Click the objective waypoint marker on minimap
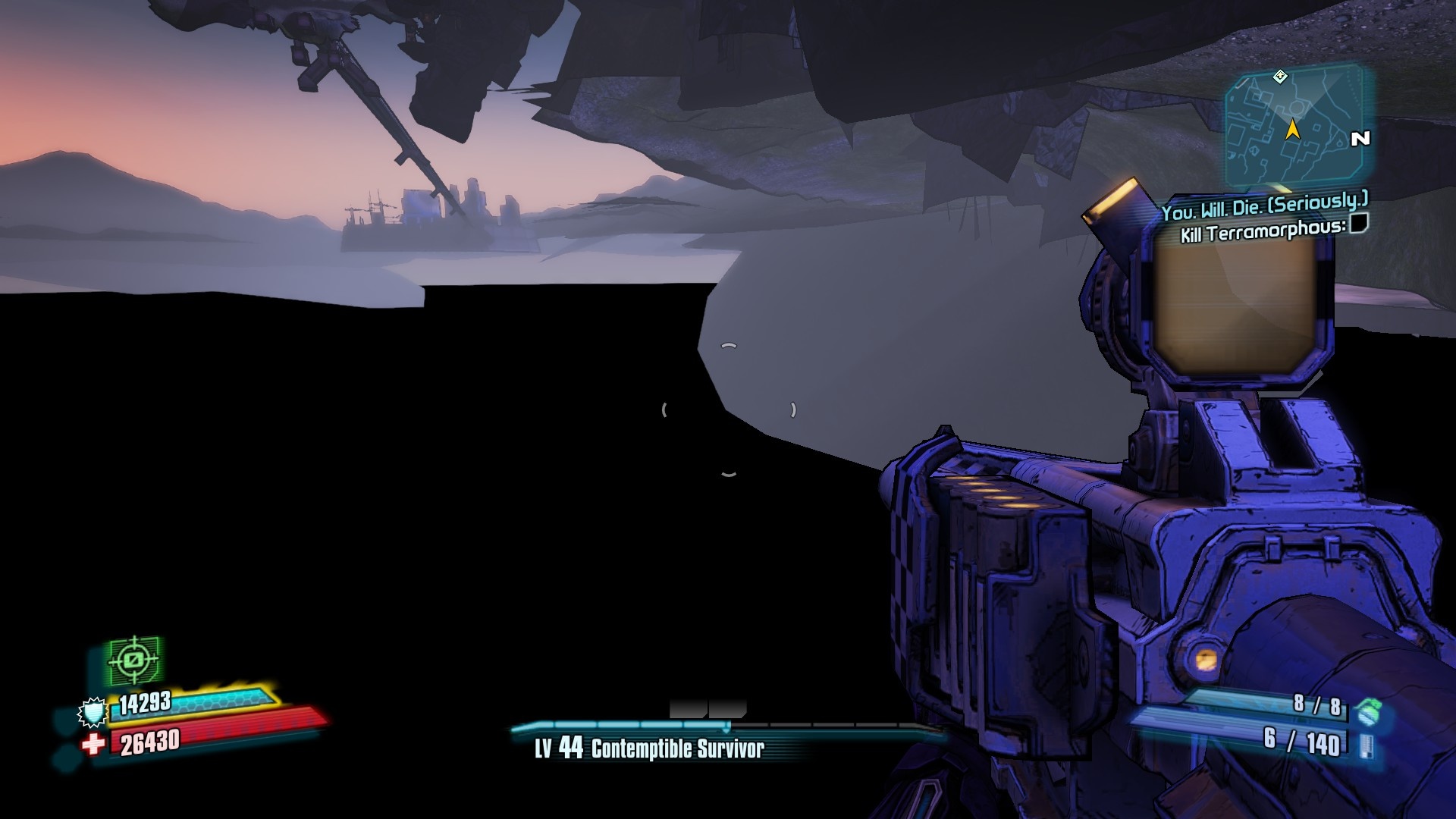The width and height of the screenshot is (1456, 819). (x=1280, y=76)
